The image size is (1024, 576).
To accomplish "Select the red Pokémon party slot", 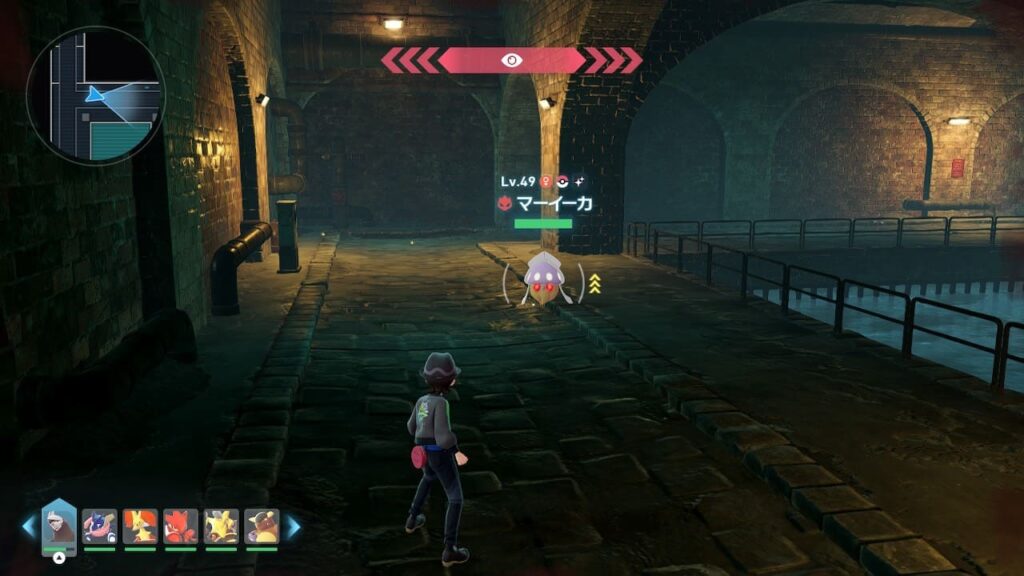I will pyautogui.click(x=181, y=526).
